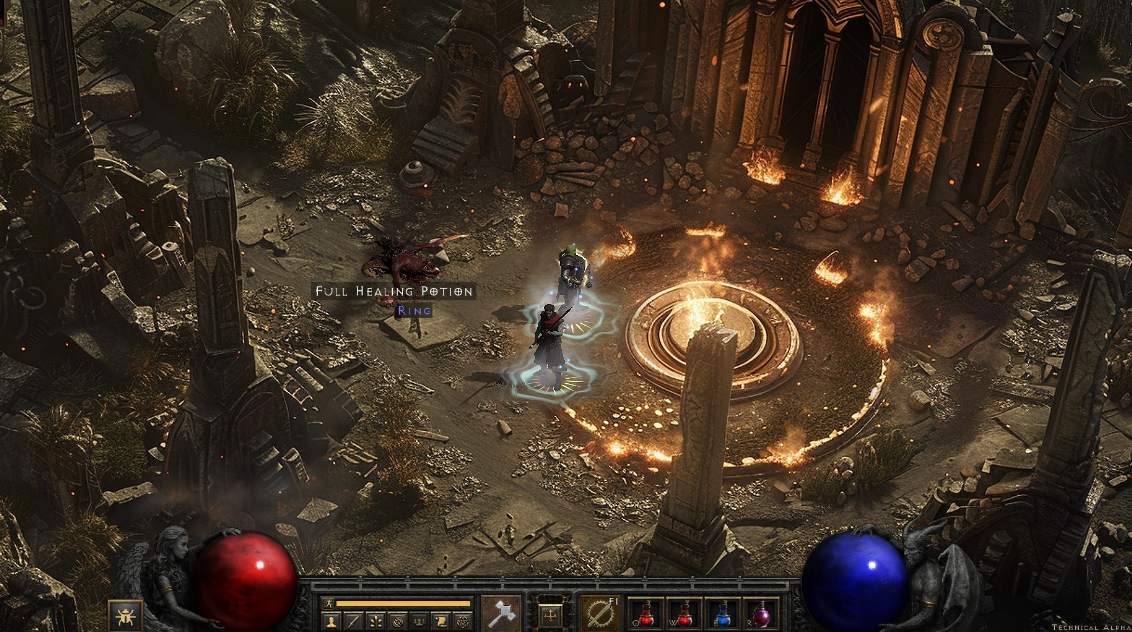This screenshot has height=632, width=1132.
Task: Open the two-figures party button
Action: tap(419, 621)
